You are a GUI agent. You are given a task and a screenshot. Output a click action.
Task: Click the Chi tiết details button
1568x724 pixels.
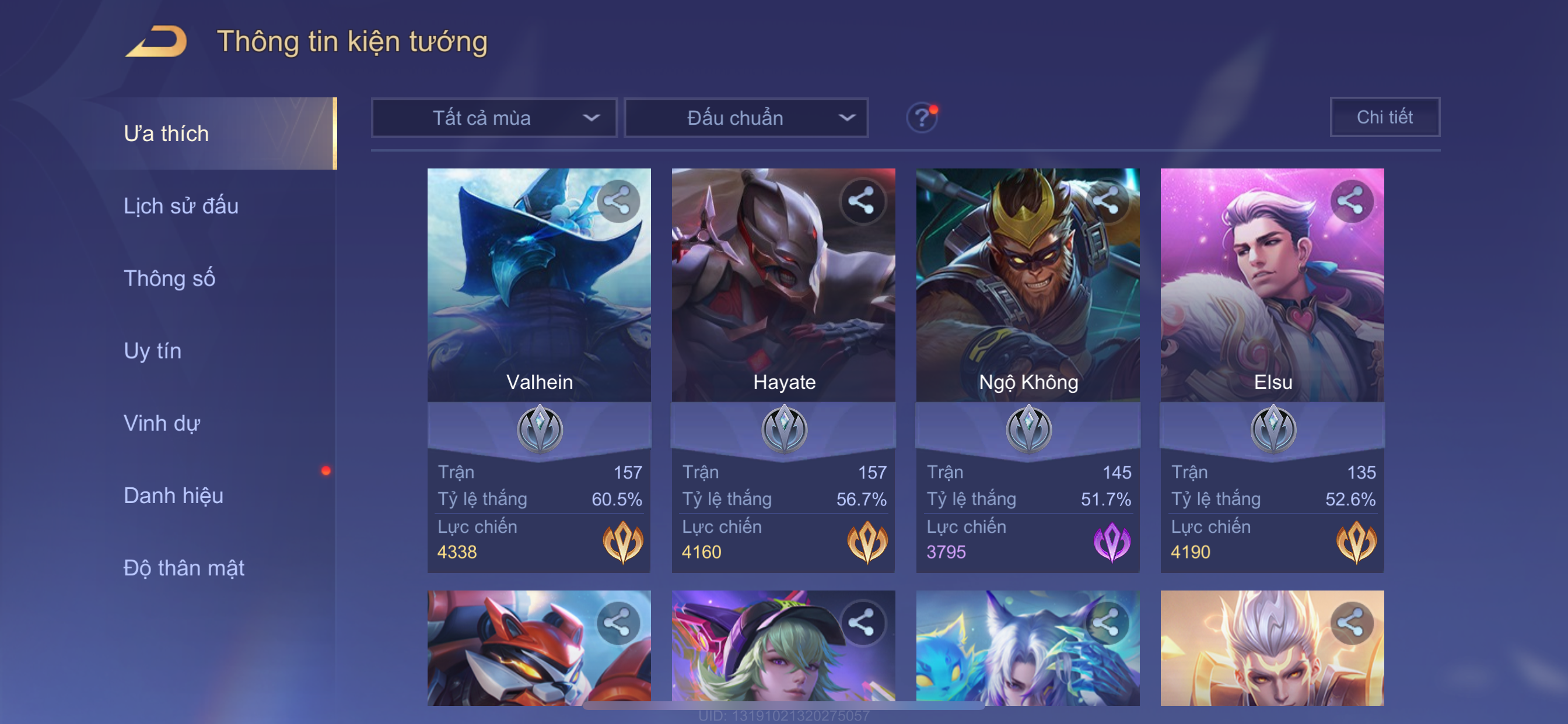pyautogui.click(x=1384, y=117)
